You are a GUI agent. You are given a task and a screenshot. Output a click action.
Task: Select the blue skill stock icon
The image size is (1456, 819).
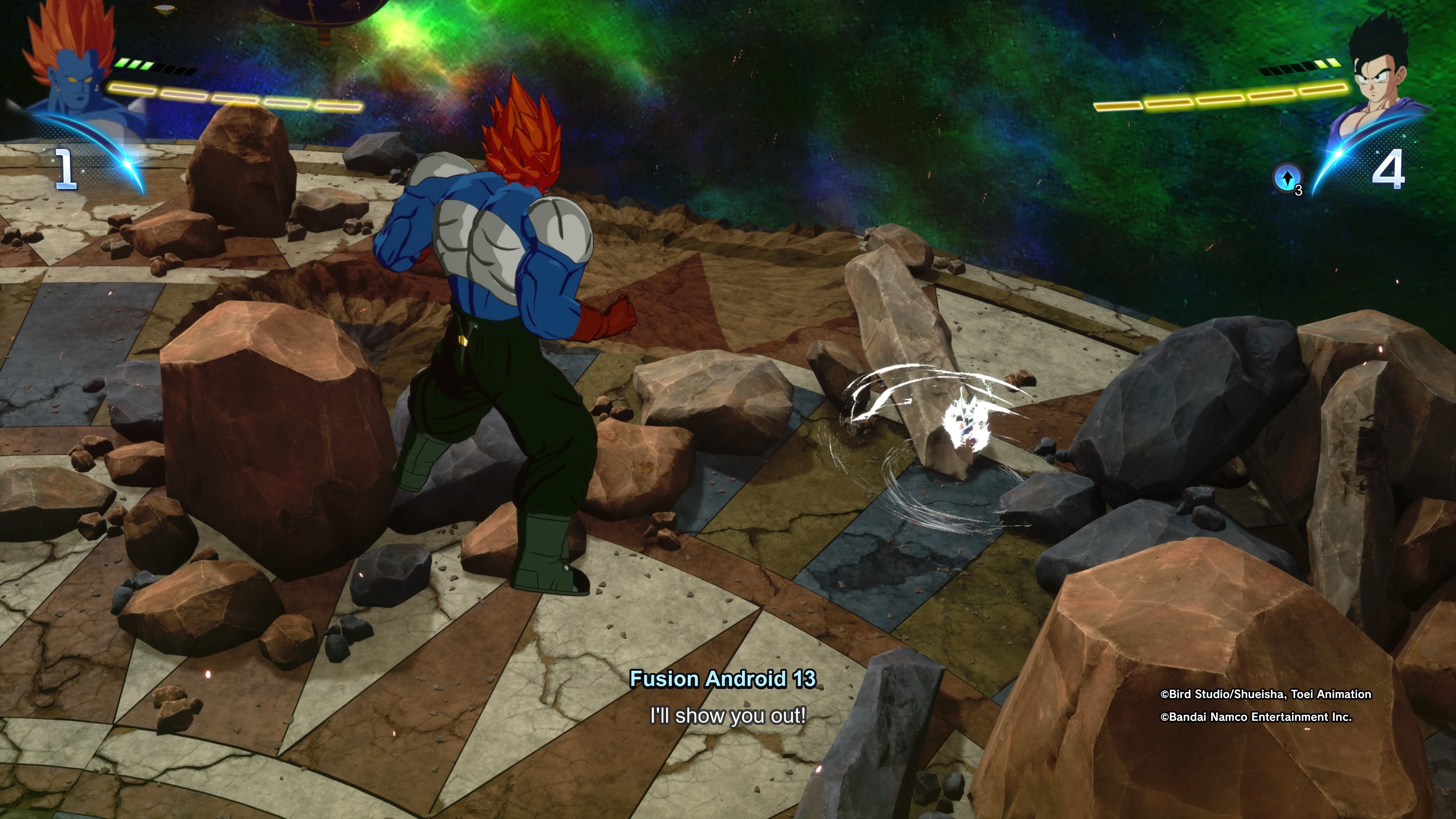[1287, 177]
